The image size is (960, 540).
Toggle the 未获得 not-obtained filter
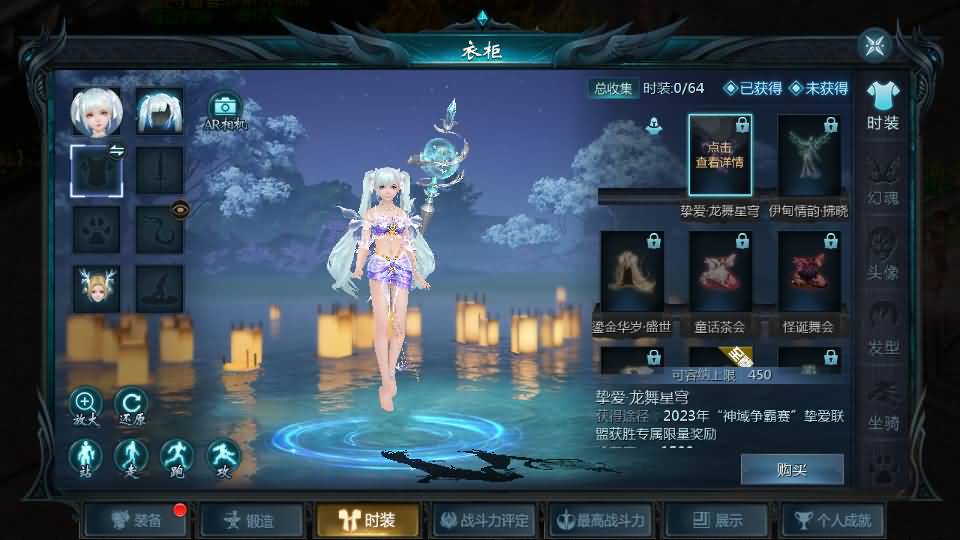coord(818,88)
